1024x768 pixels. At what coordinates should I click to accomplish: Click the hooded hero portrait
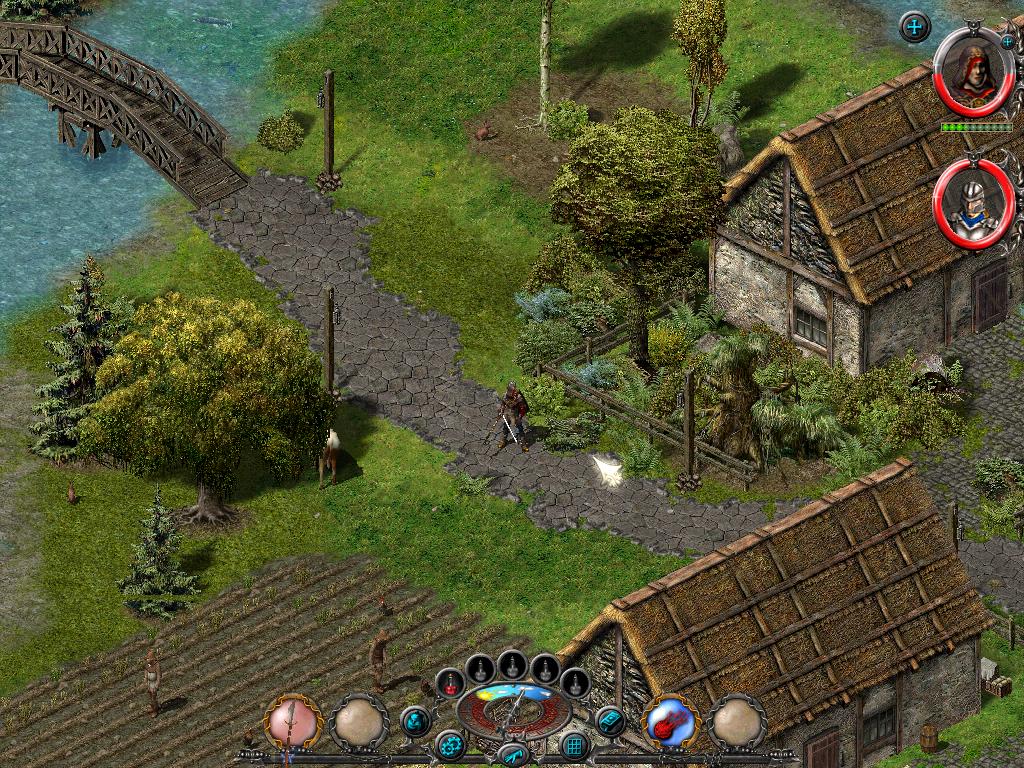pyautogui.click(x=973, y=73)
